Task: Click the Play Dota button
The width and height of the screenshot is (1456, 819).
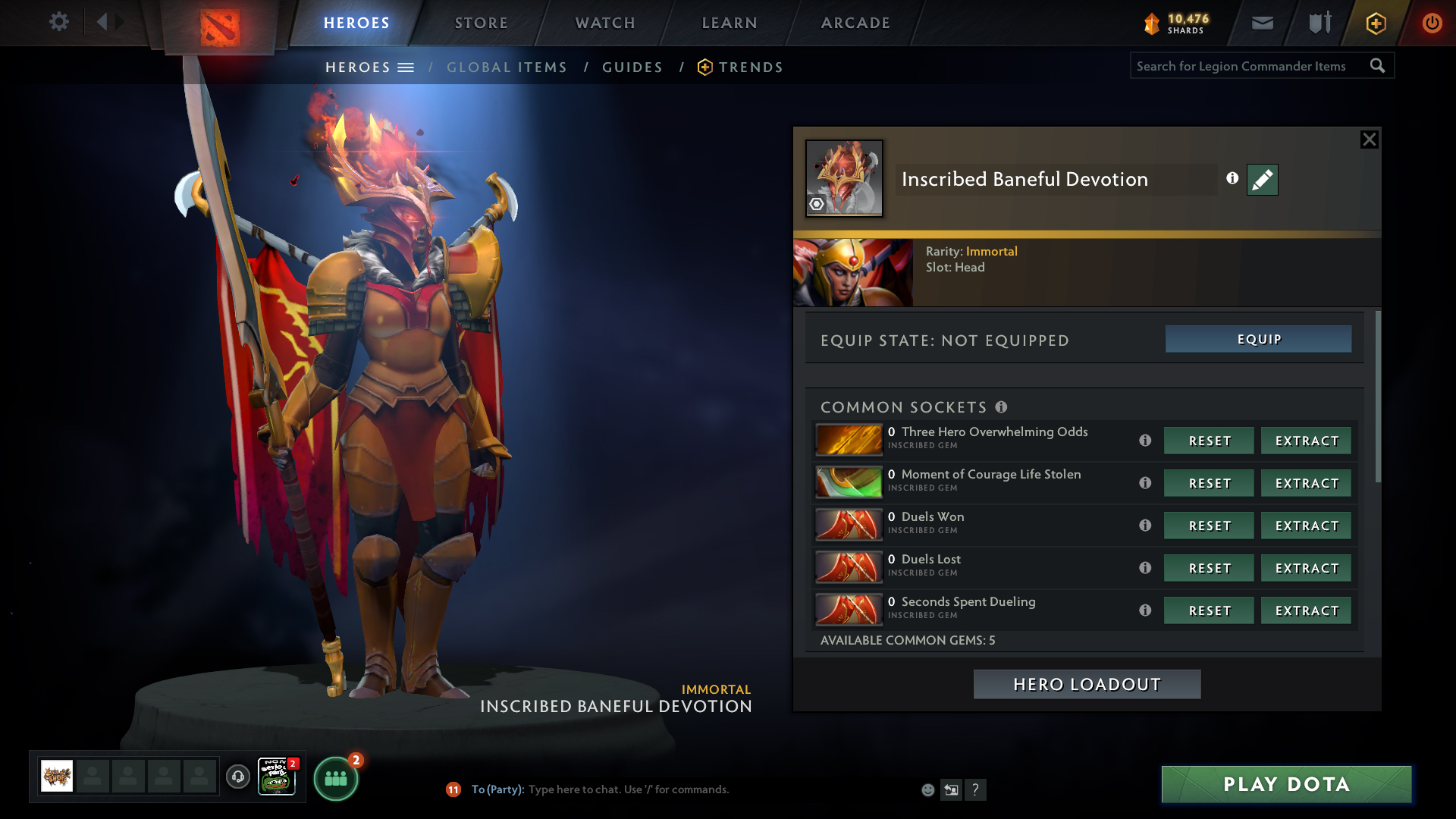Action: click(x=1286, y=784)
